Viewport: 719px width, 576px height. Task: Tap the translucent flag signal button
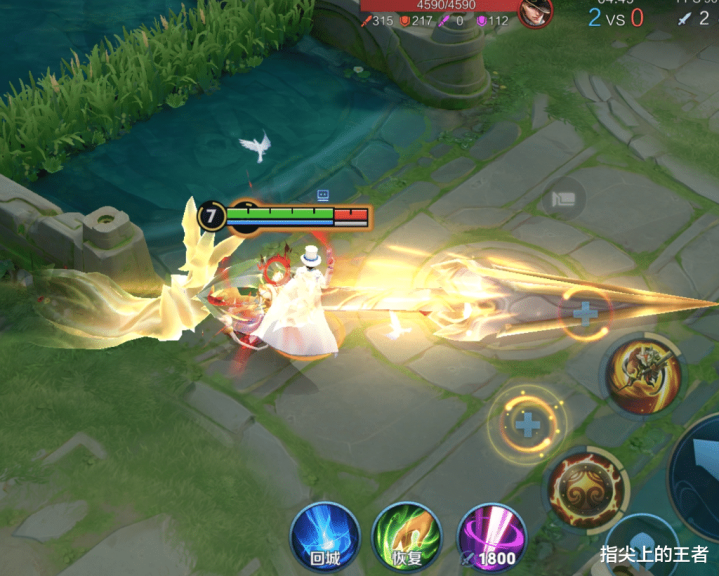tap(564, 198)
